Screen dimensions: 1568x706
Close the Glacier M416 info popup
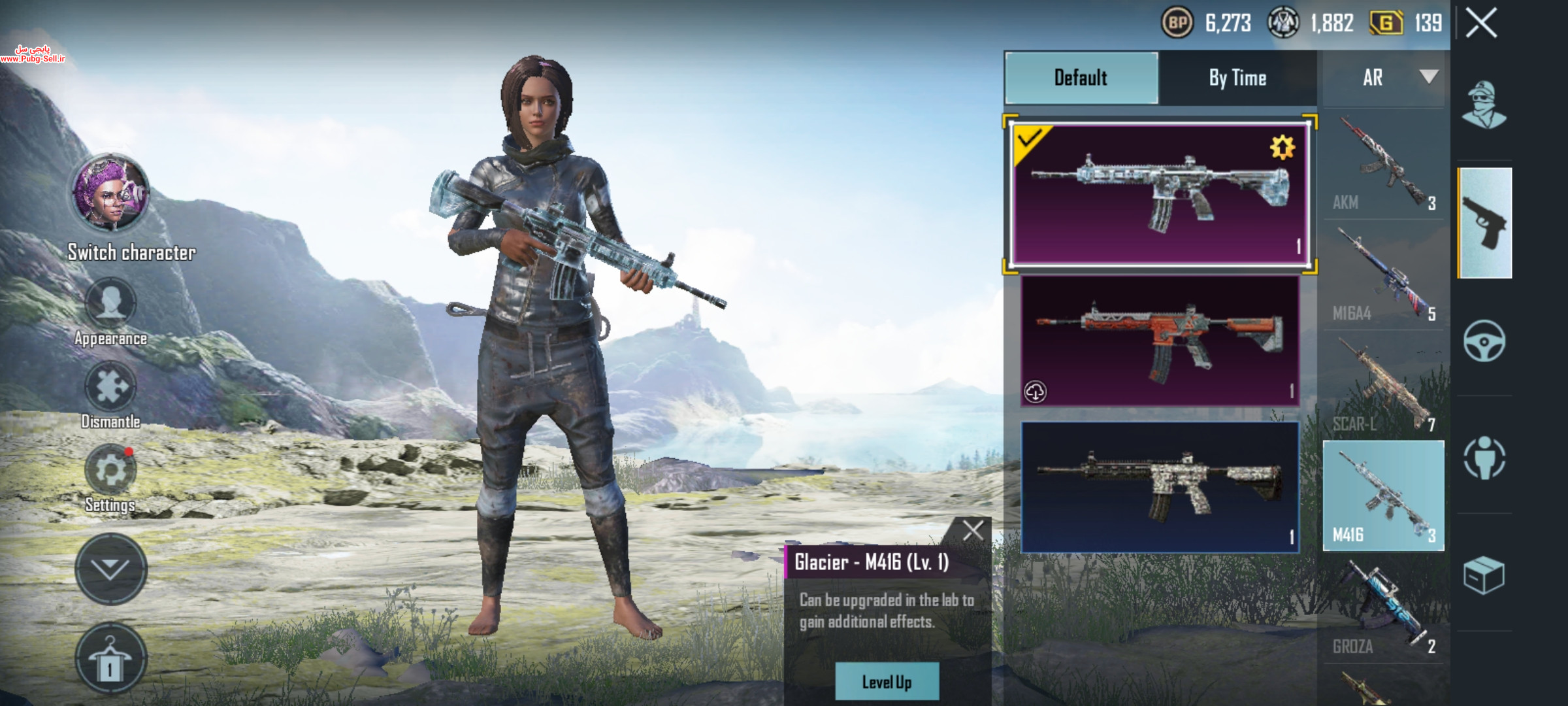(x=973, y=530)
